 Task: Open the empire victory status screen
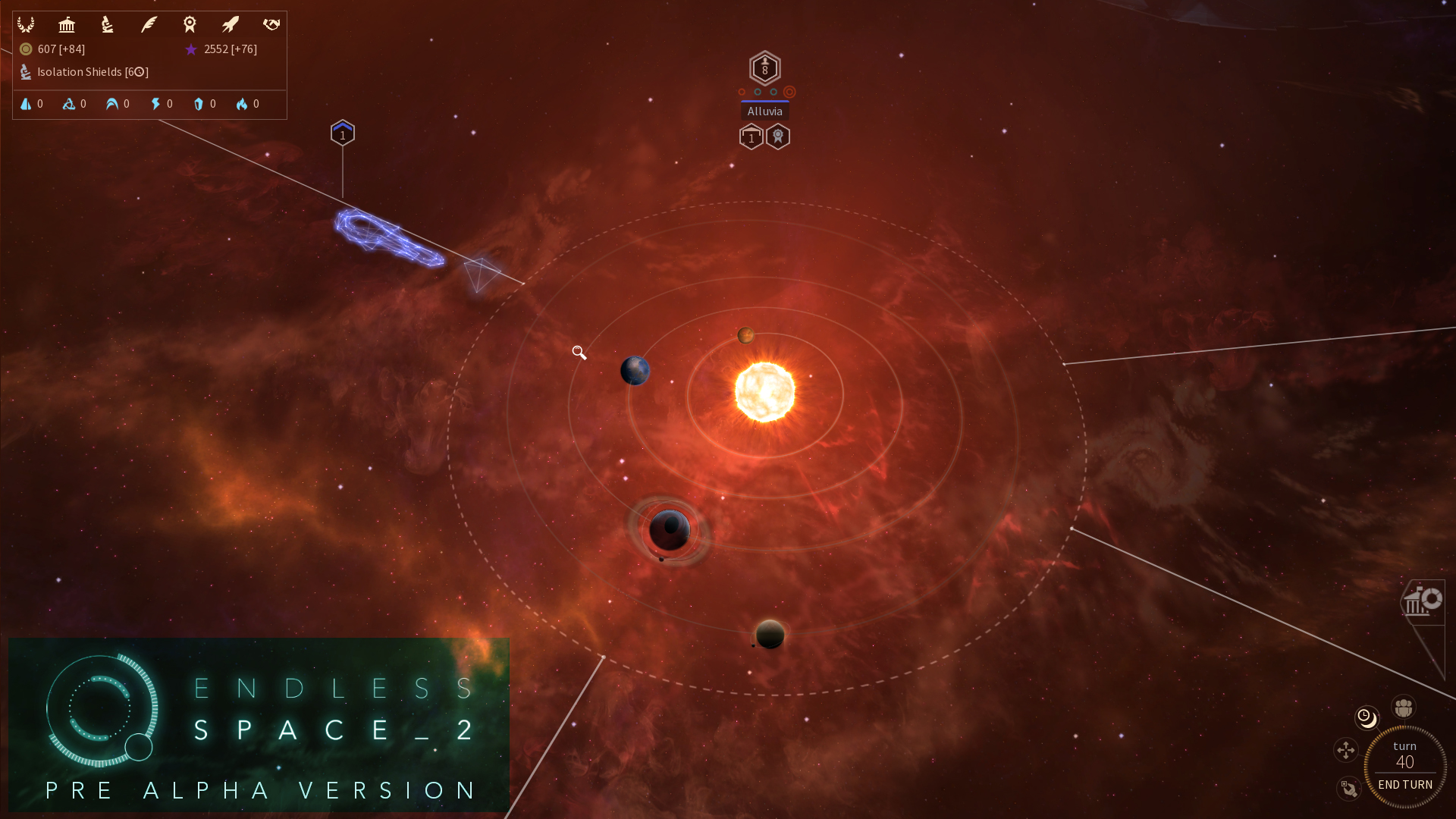27,24
